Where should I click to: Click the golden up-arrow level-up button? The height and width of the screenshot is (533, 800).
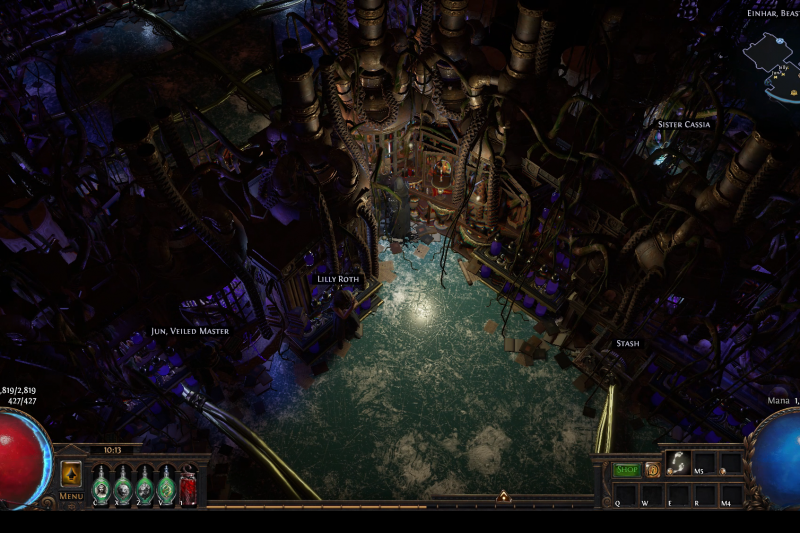click(72, 473)
